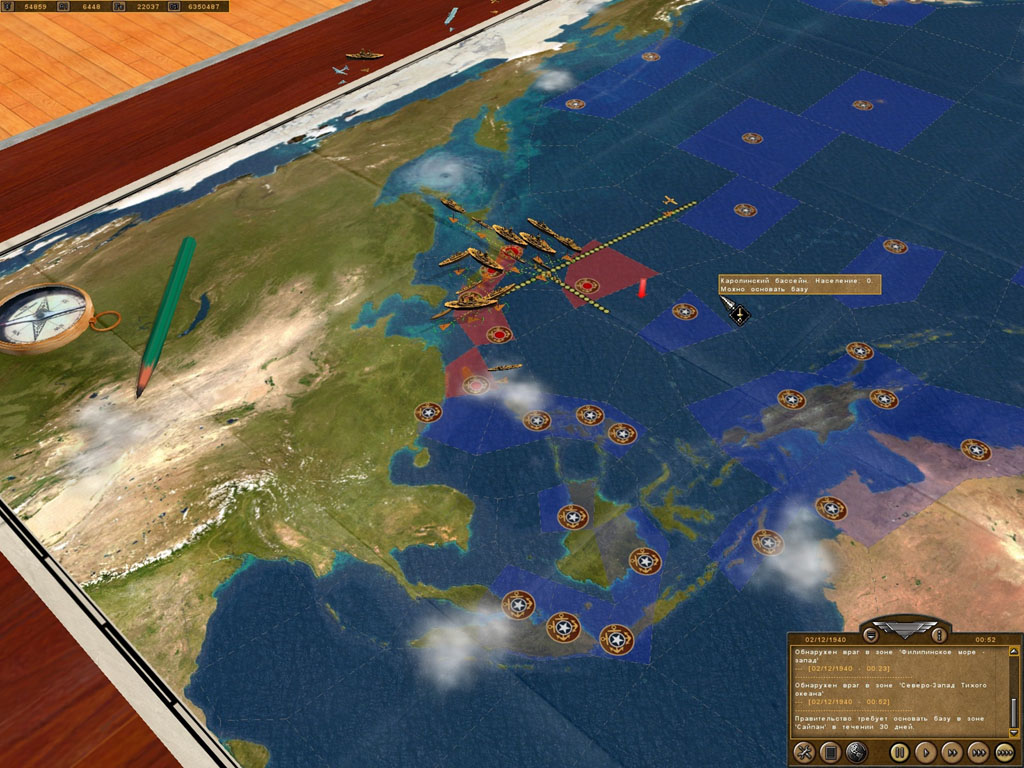The width and height of the screenshot is (1024, 768).
Task: Collapse the message panel with the down-arrow button
Action: pyautogui.click(x=871, y=634)
